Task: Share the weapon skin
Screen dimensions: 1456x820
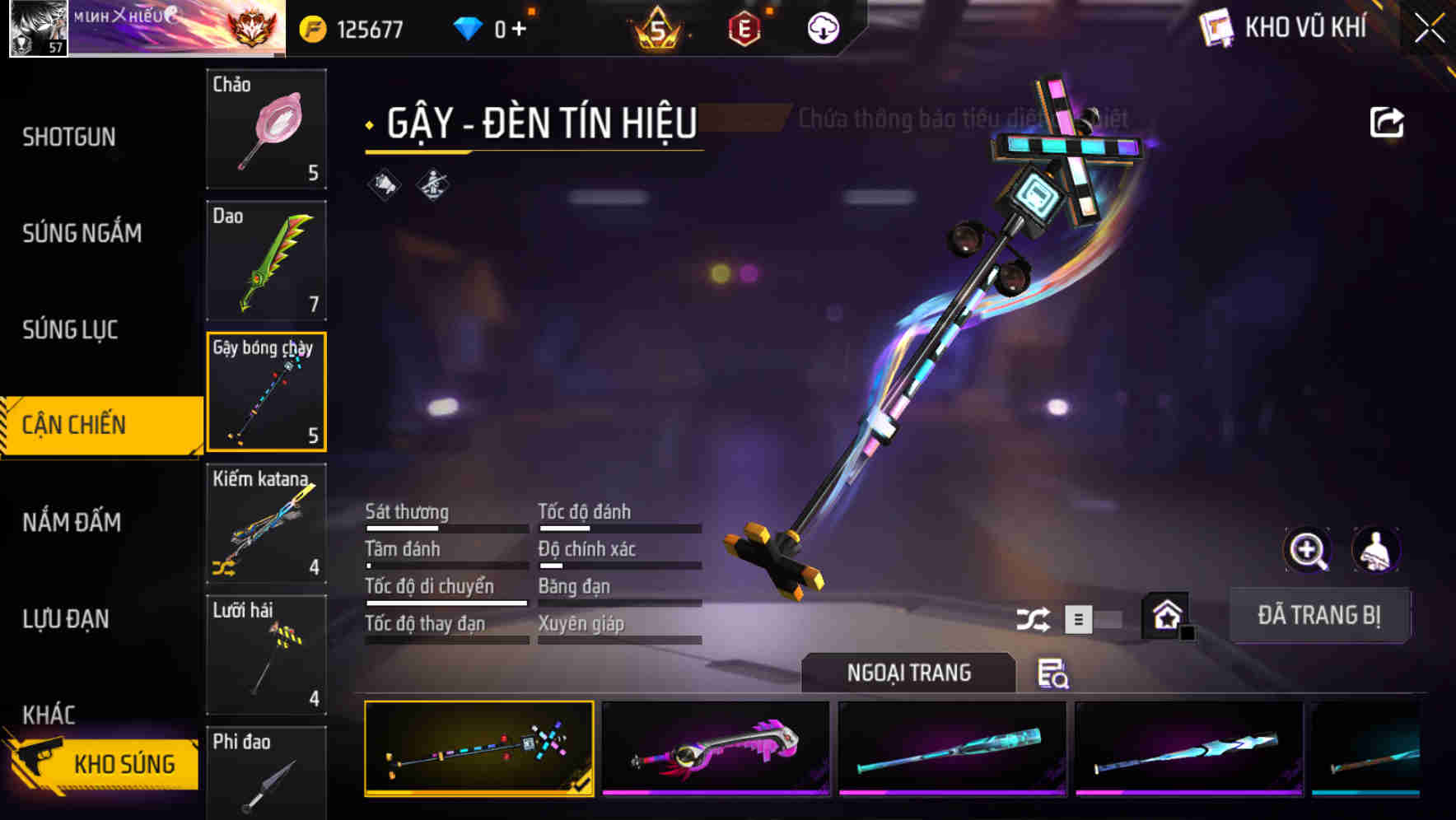Action: pos(1386,123)
